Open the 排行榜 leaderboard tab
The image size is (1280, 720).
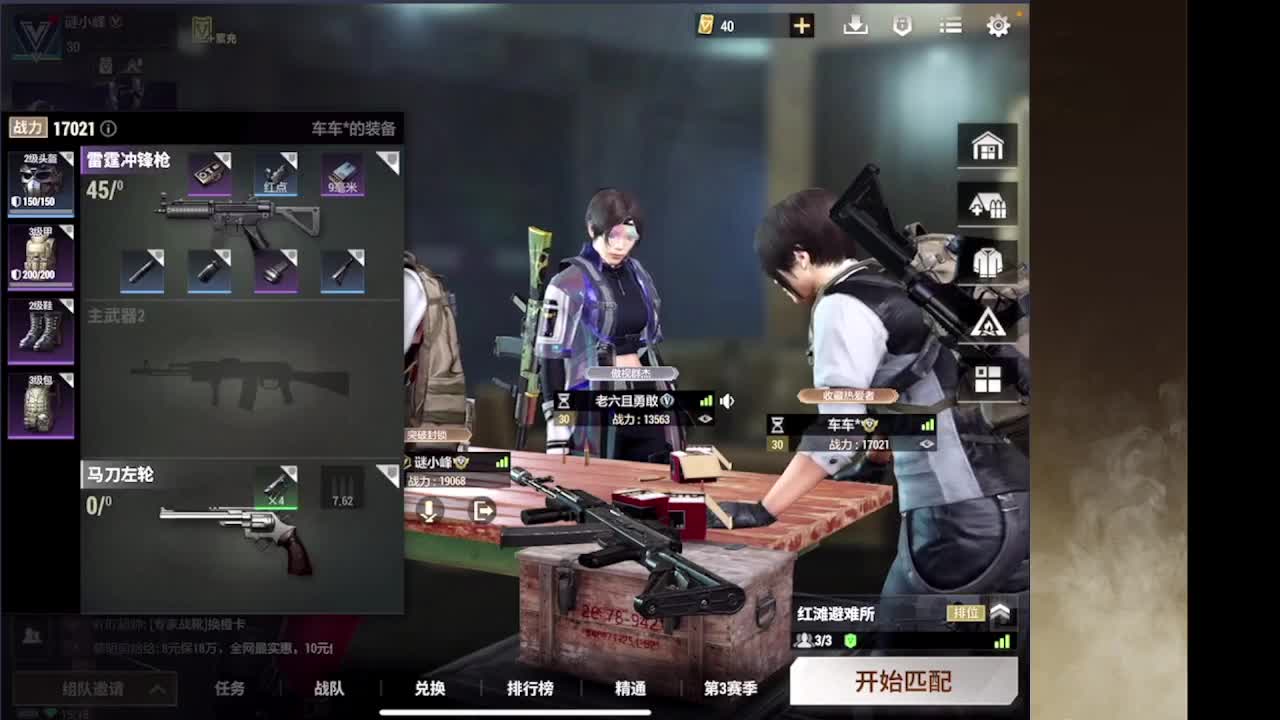[530, 689]
